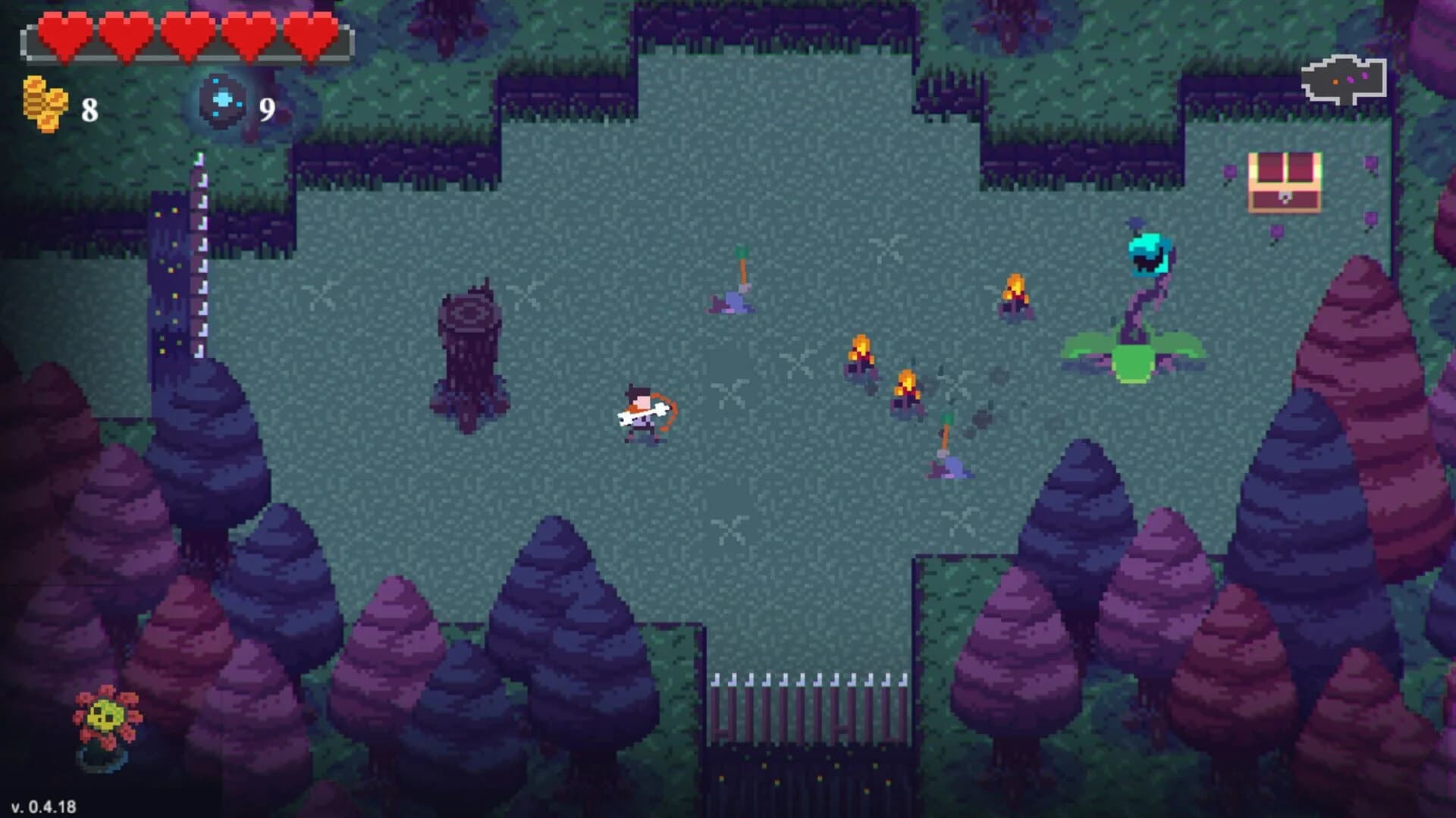The height and width of the screenshot is (818, 1456).
Task: Click the crystal count number 9
Action: [x=267, y=111]
